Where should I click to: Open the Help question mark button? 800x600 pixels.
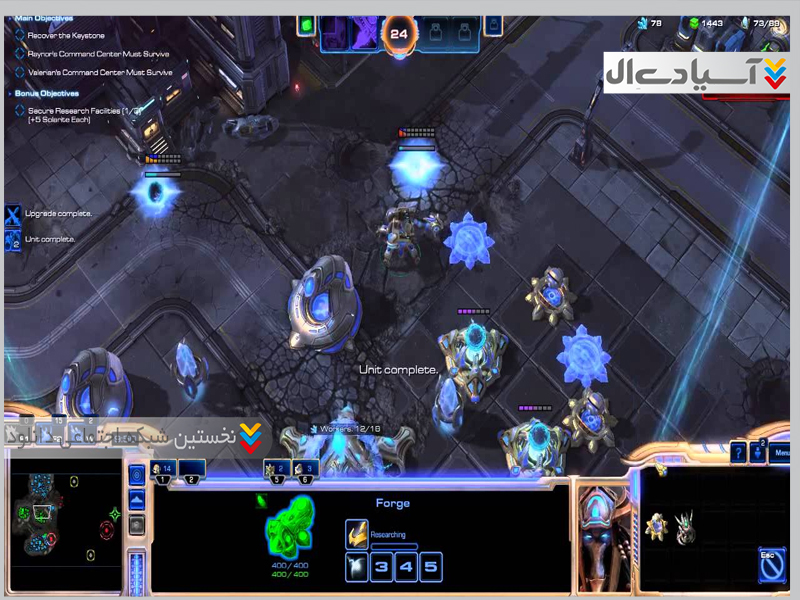pos(738,453)
